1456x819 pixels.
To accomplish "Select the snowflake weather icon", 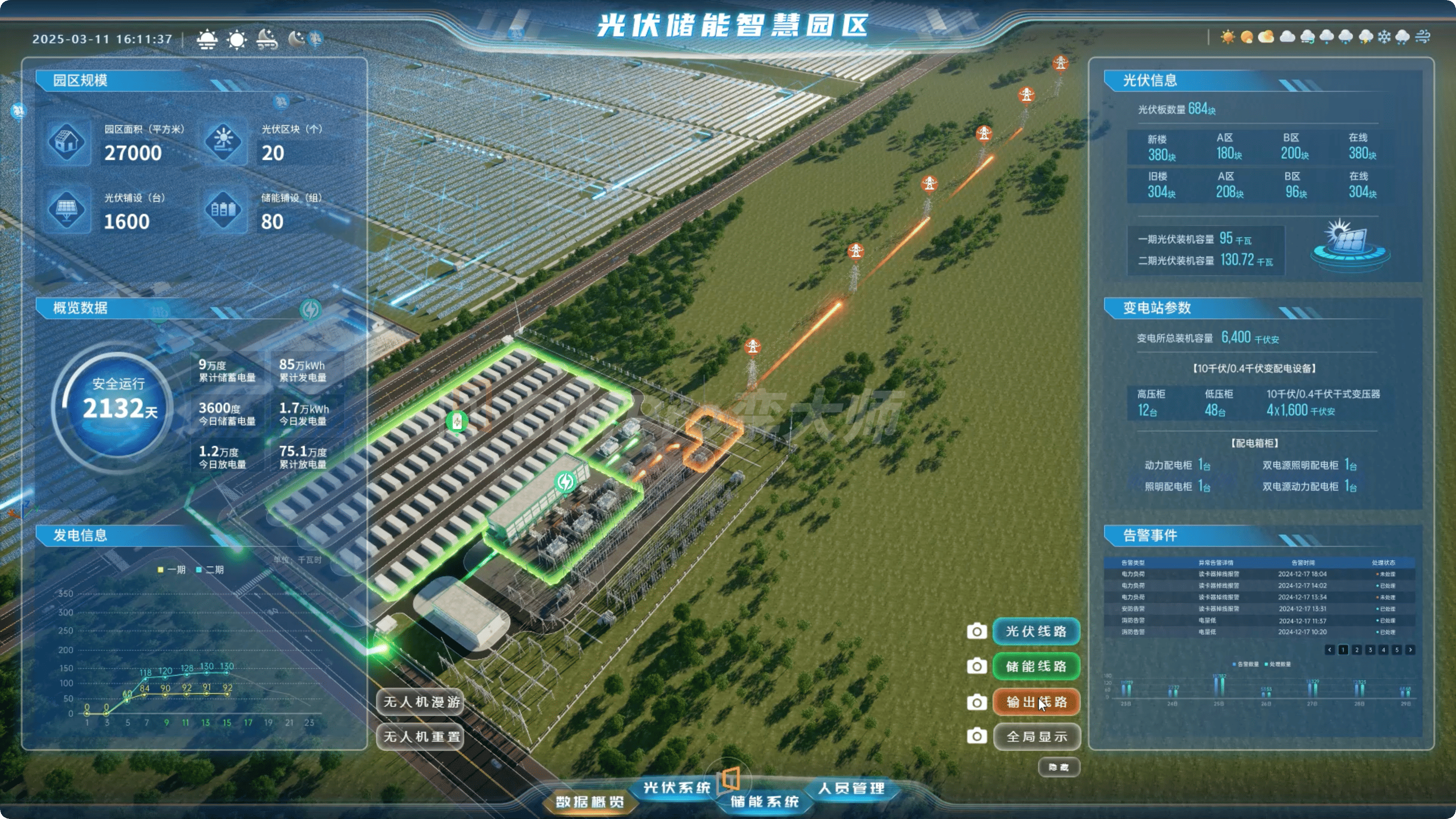I will pyautogui.click(x=1384, y=37).
